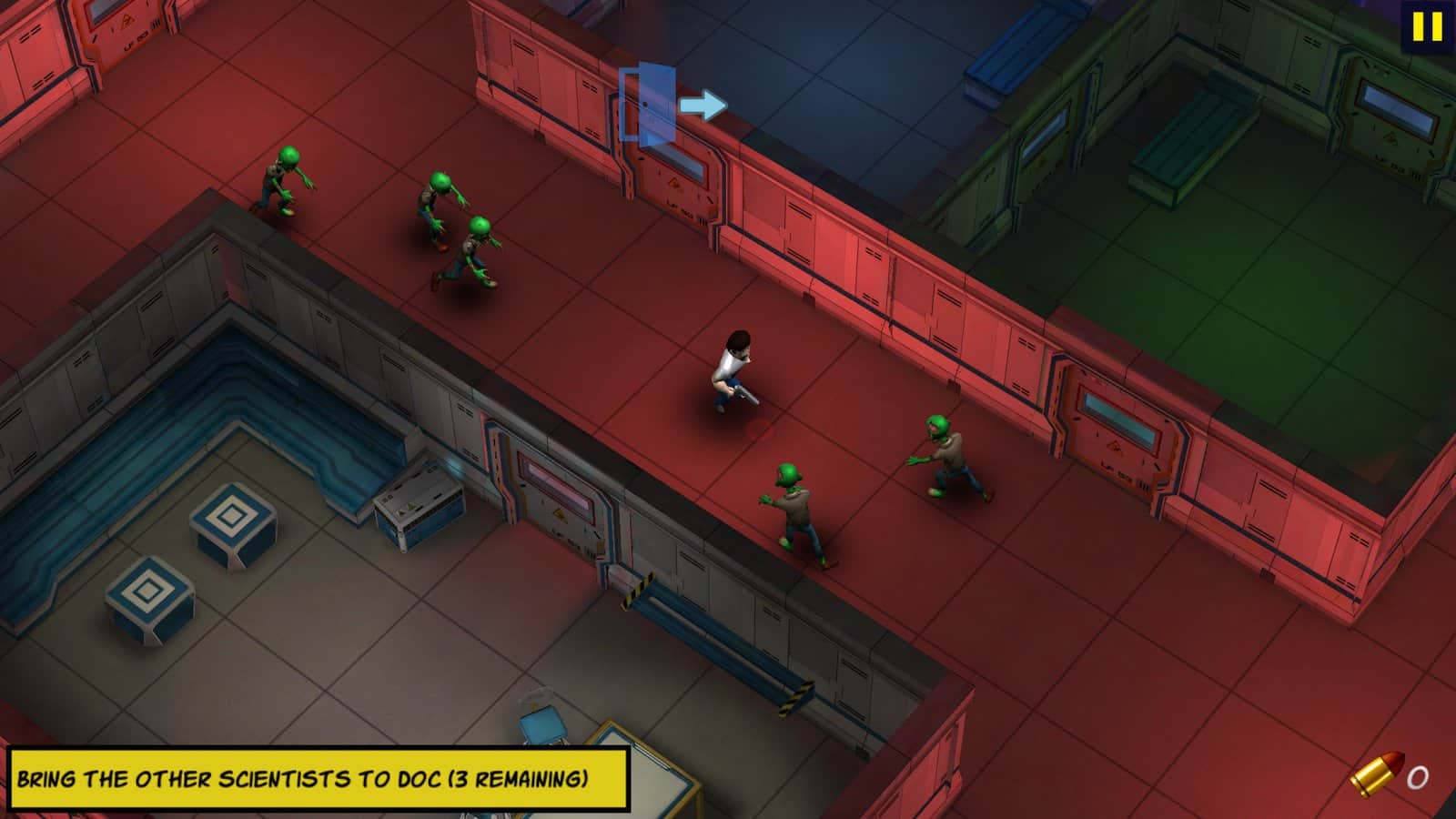Click the blue door exit icon

click(x=648, y=102)
